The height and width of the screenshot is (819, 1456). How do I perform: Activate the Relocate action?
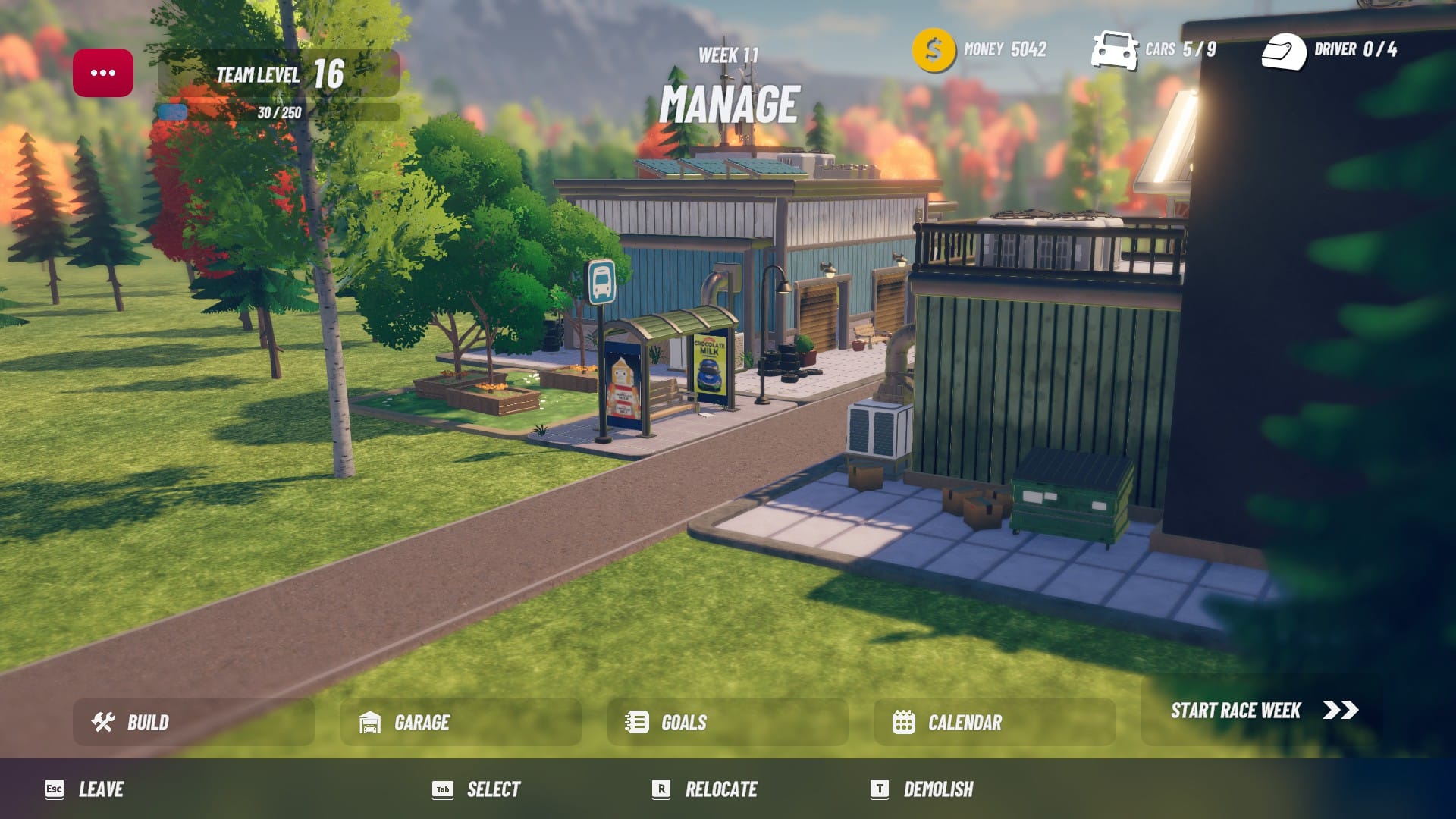point(719,789)
